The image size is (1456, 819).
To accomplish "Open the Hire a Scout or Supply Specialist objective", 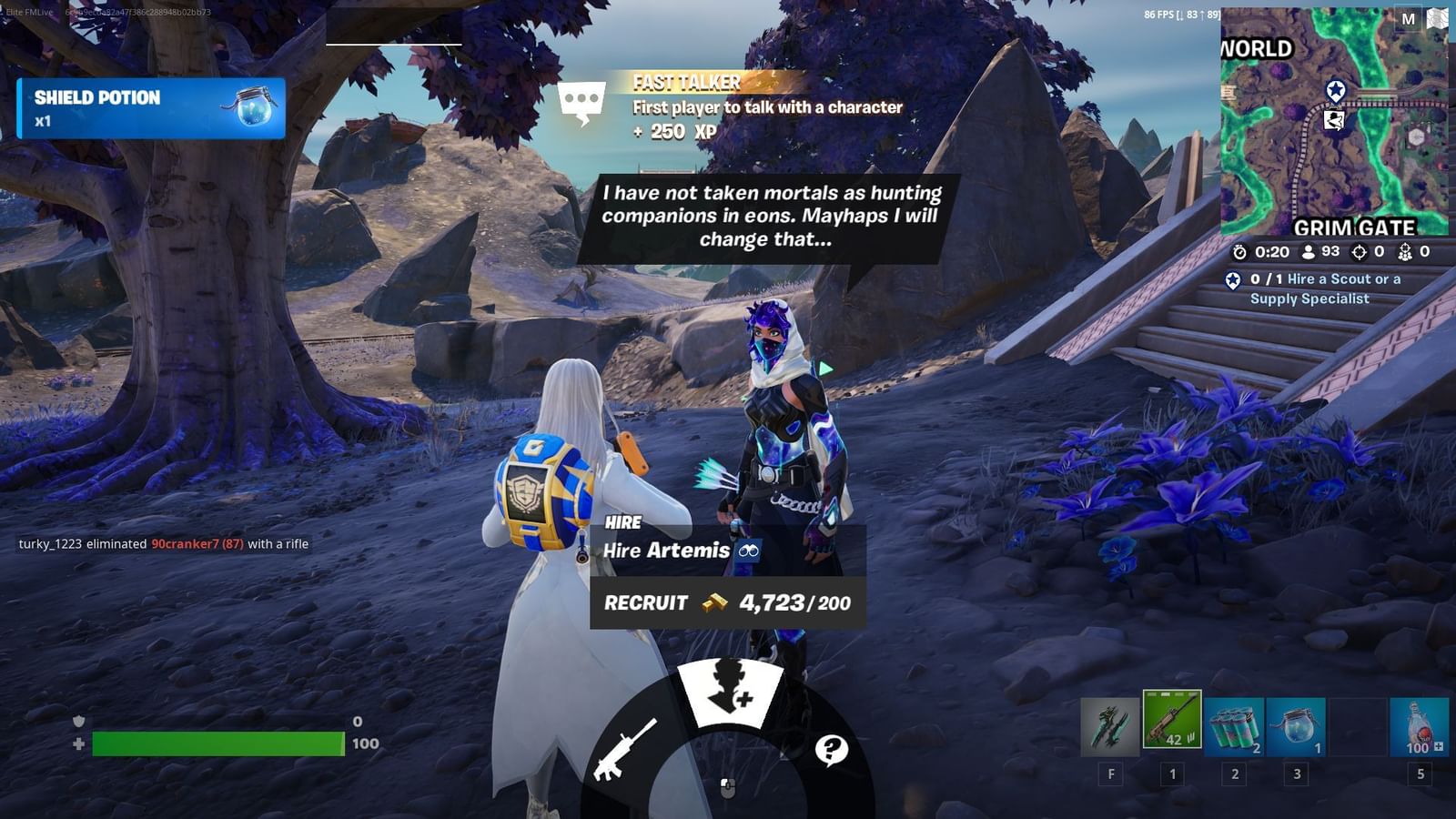I will coord(1321,289).
